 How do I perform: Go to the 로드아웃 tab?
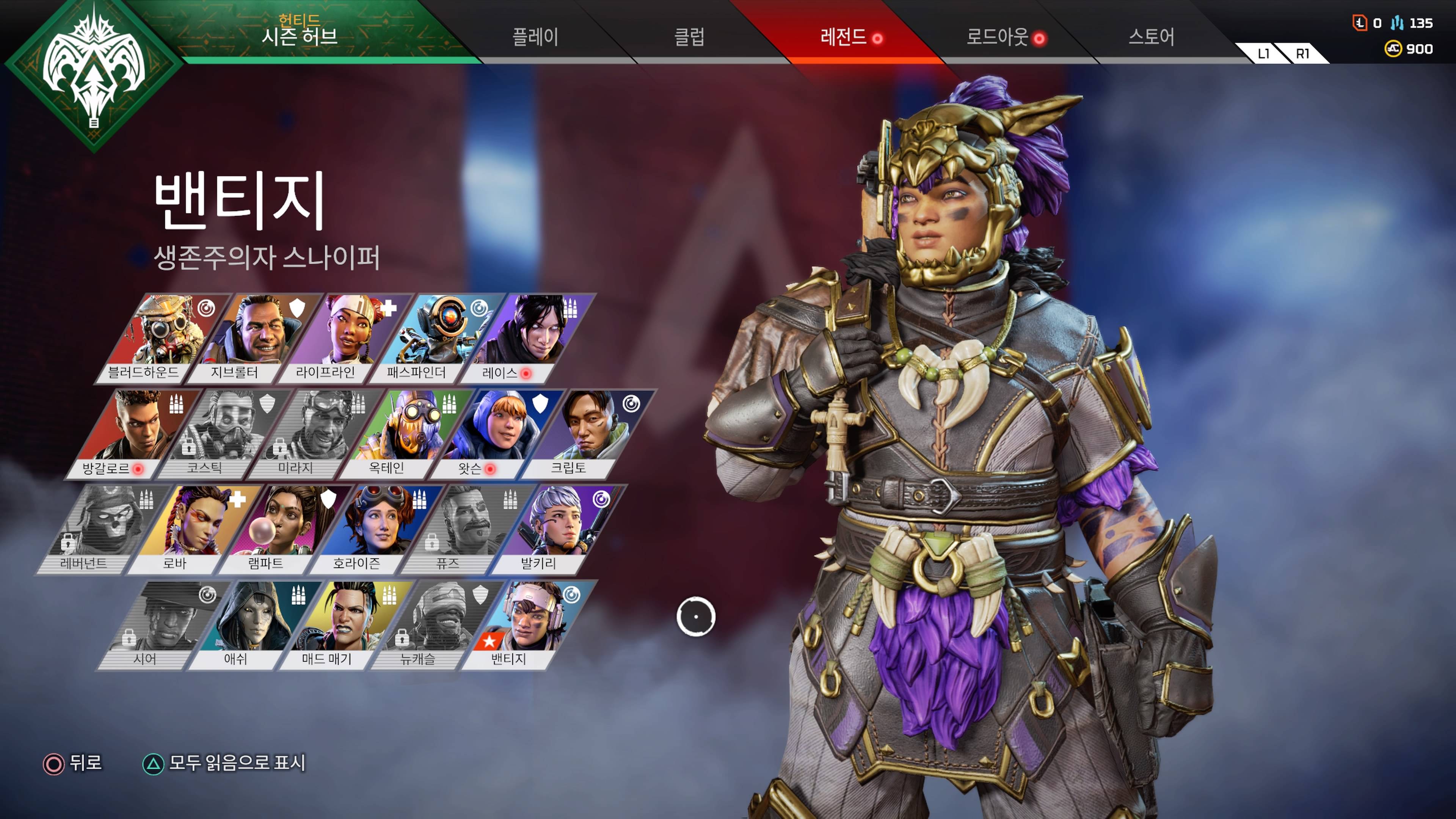point(998,37)
